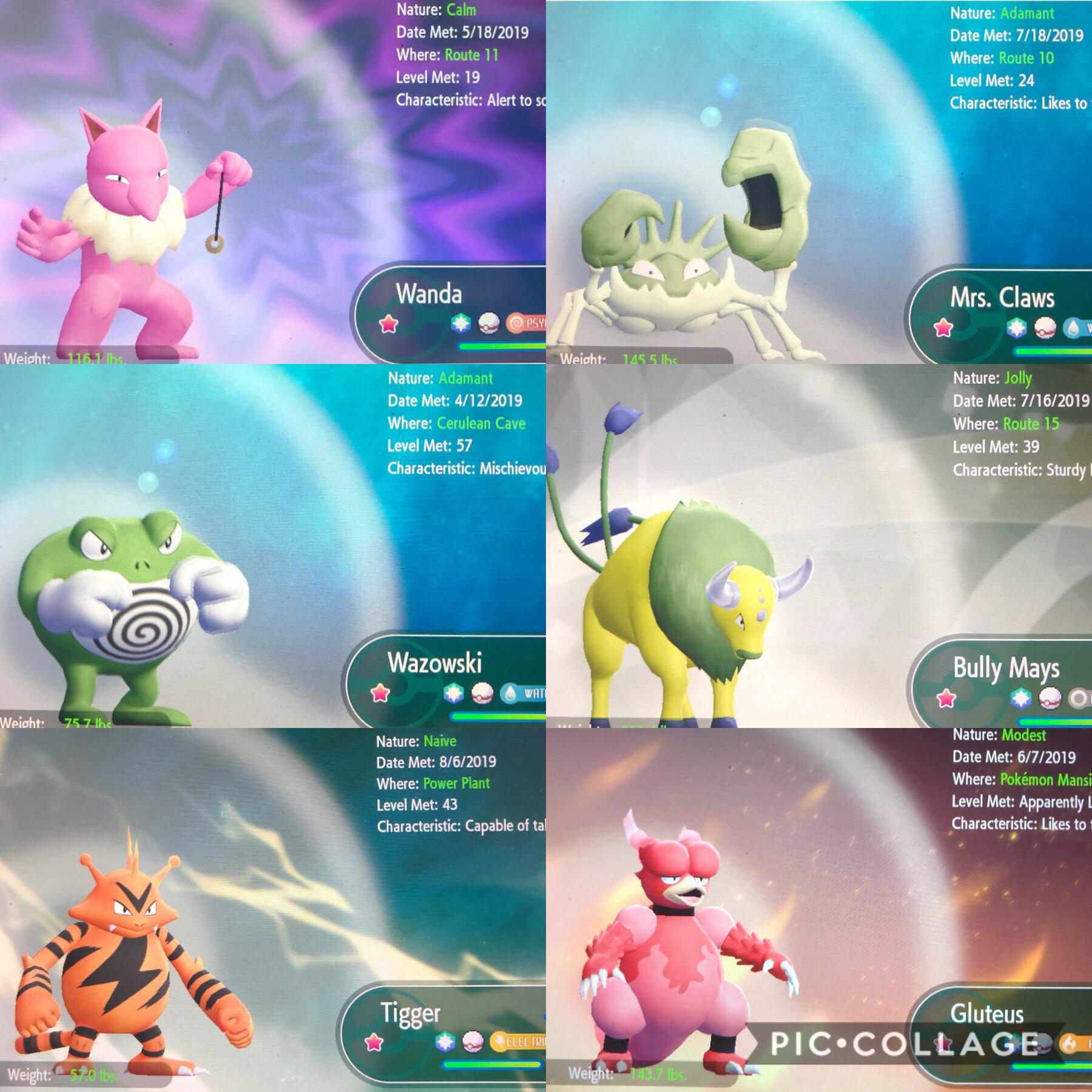This screenshot has width=1092, height=1092.
Task: Select the Premier Ball icon under Mrs. Claws
Action: (x=1046, y=329)
